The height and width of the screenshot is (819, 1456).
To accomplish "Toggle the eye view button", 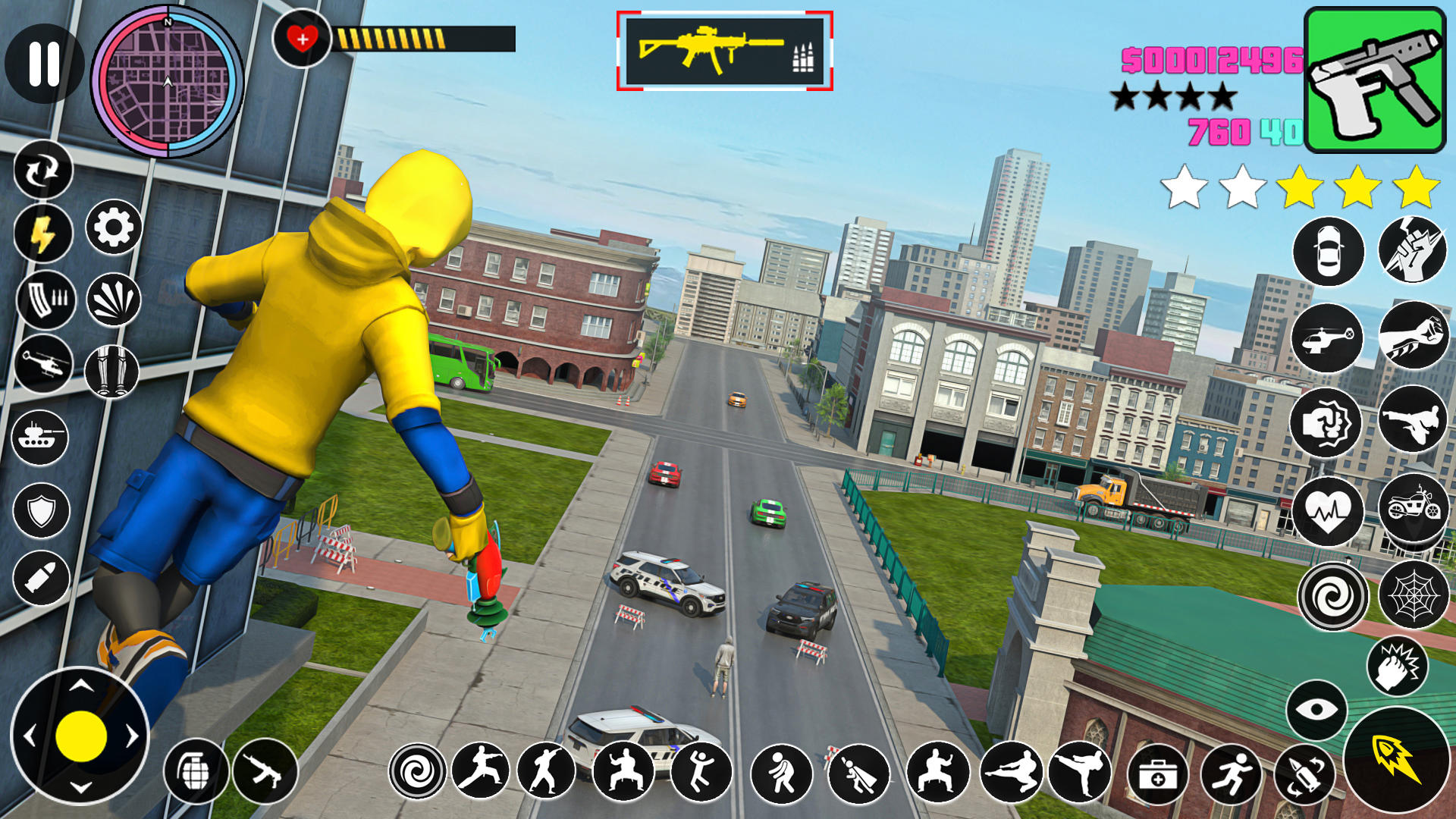I will pos(1316,710).
